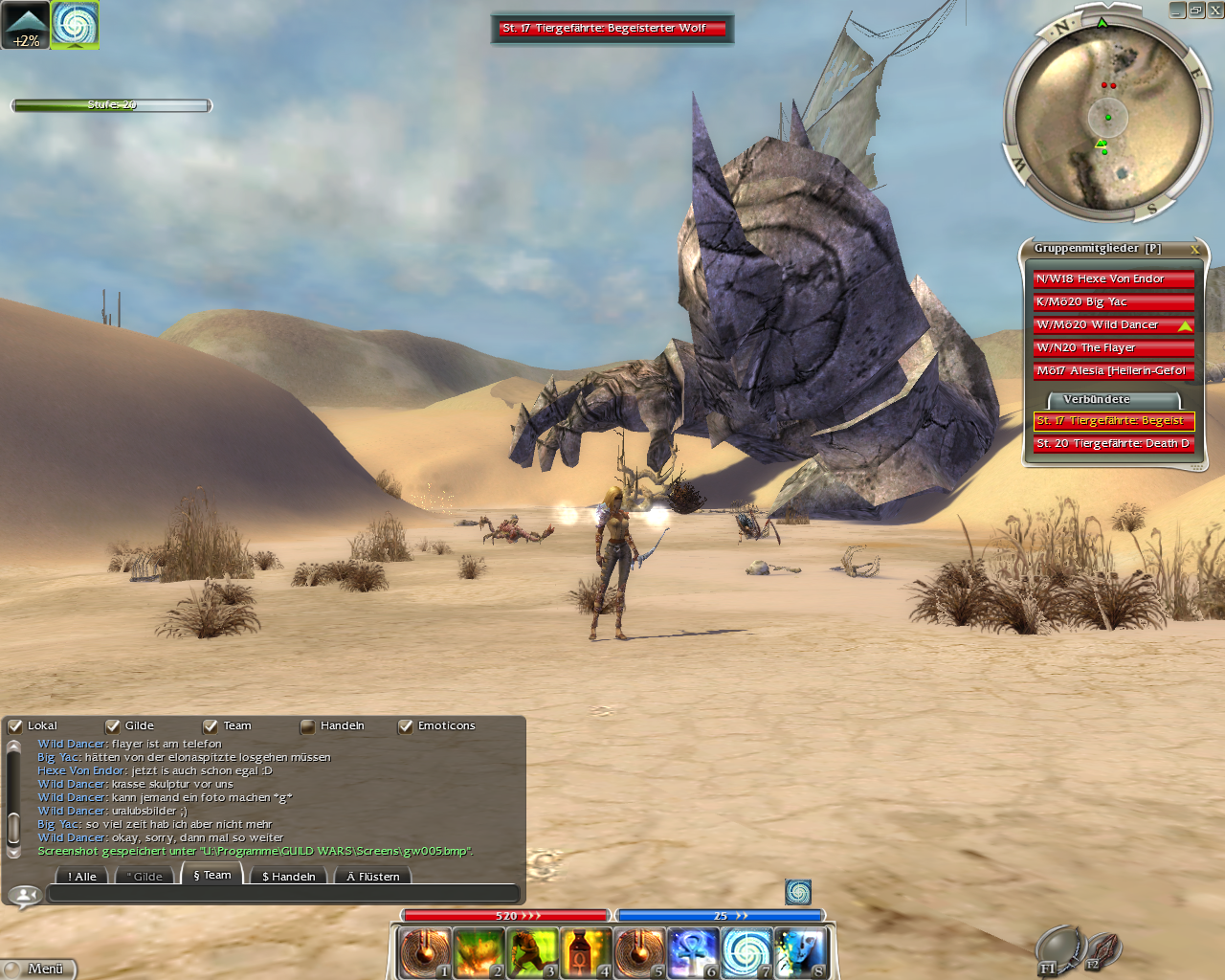Viewport: 1225px width, 980px height.
Task: Click the chat text input field
Action: pyautogui.click(x=283, y=894)
